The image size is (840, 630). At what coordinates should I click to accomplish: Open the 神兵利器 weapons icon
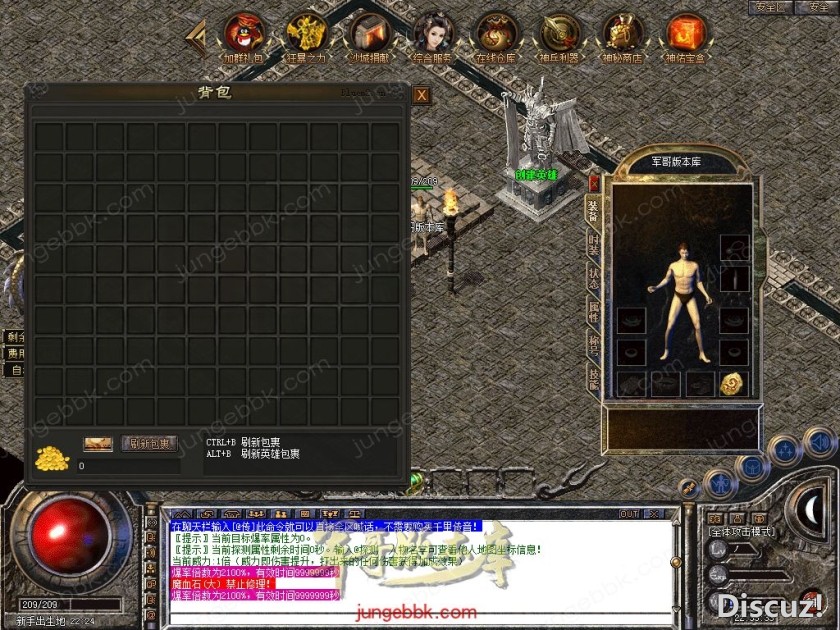point(559,33)
